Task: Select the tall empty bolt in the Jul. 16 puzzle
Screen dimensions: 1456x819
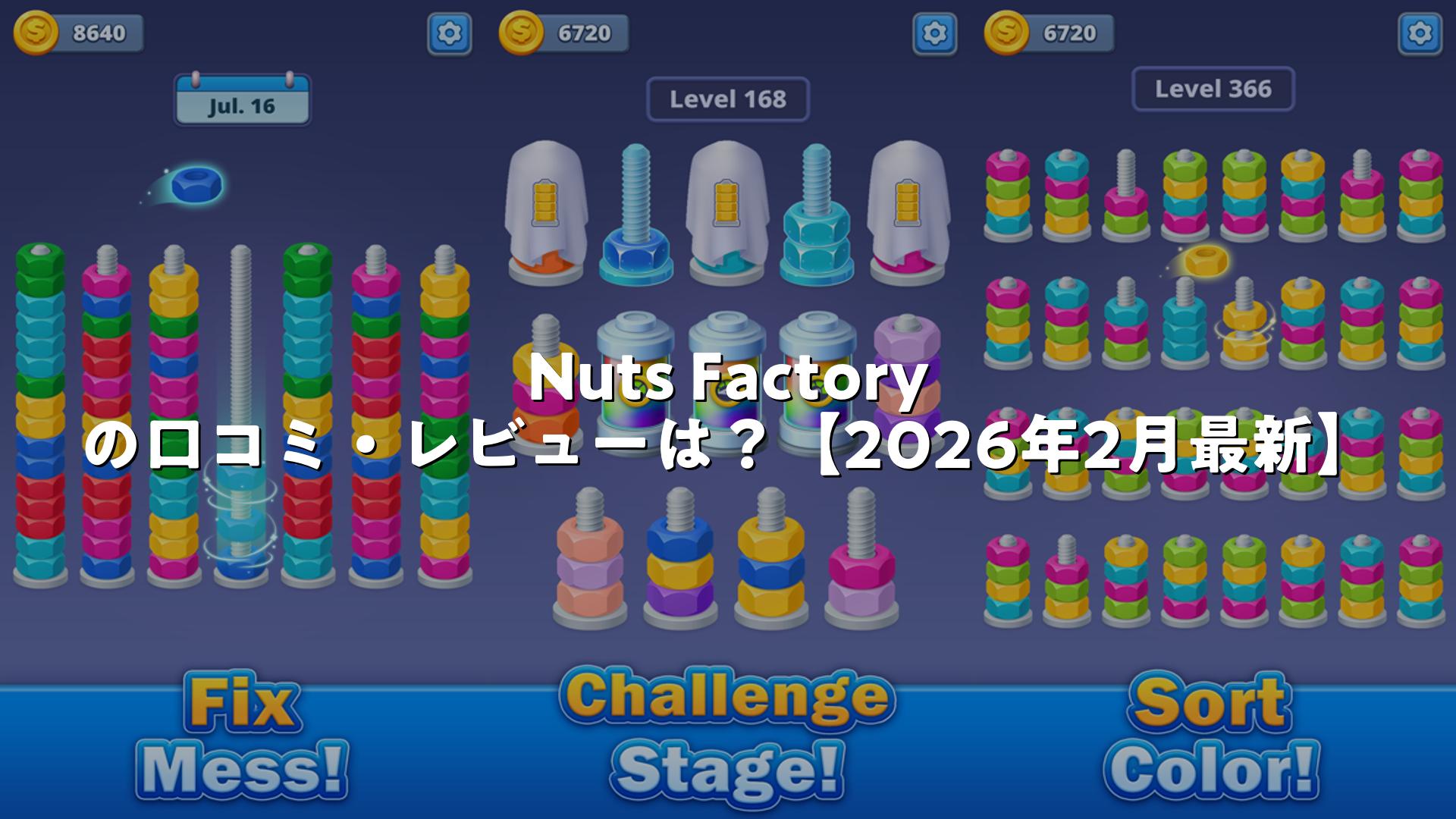Action: (241, 409)
